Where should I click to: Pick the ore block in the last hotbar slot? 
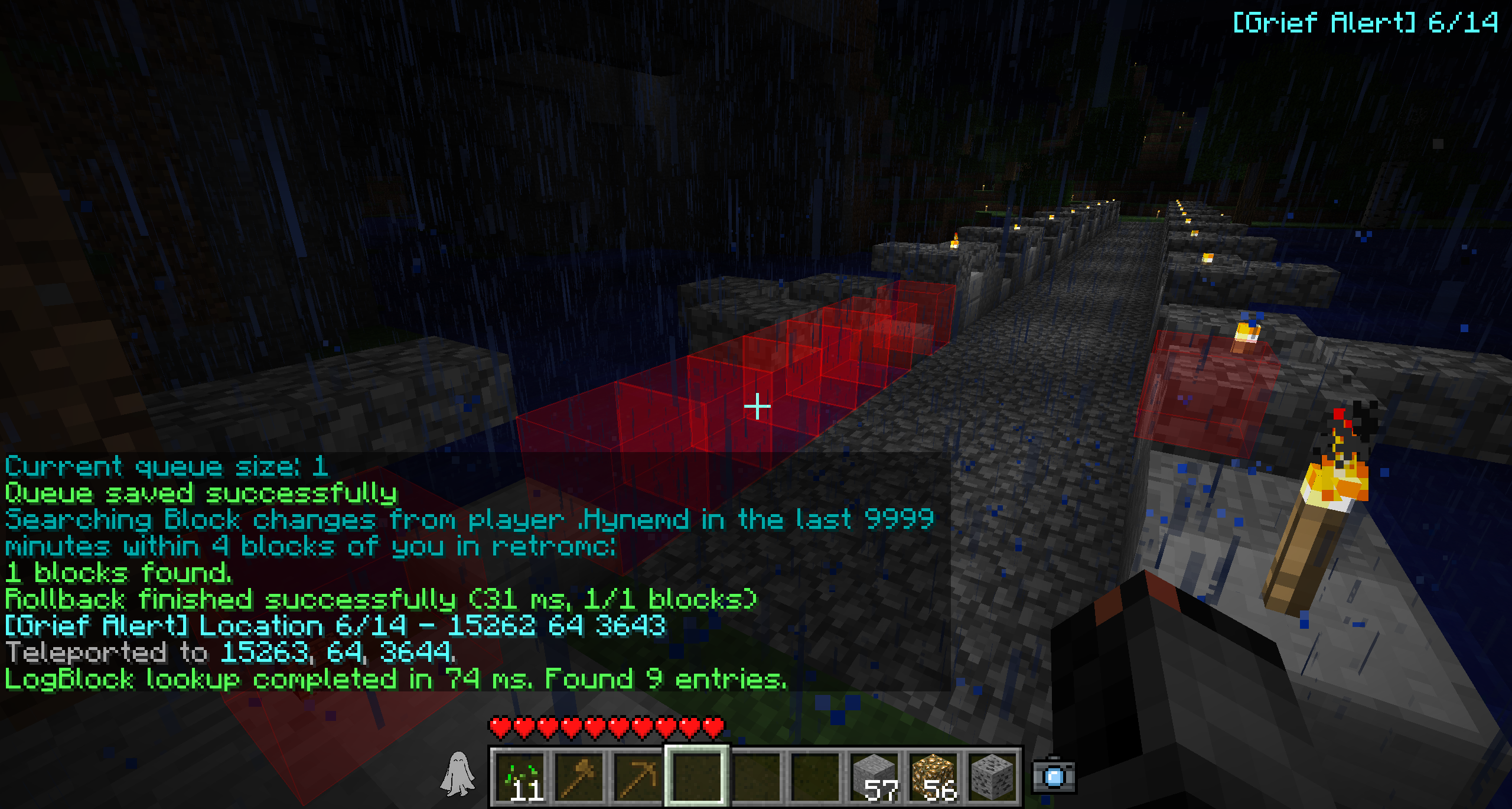click(992, 776)
